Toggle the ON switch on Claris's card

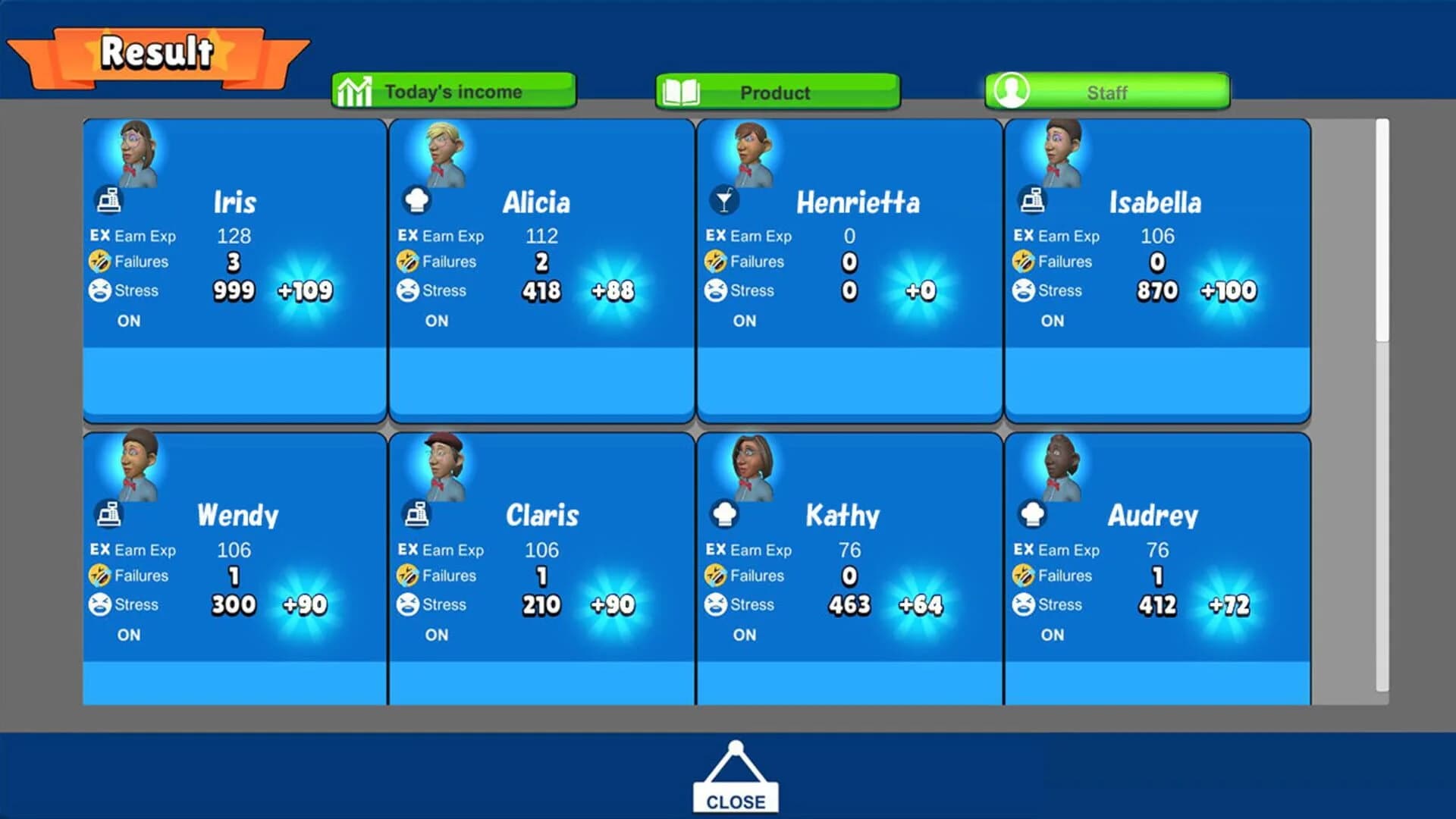coord(435,635)
